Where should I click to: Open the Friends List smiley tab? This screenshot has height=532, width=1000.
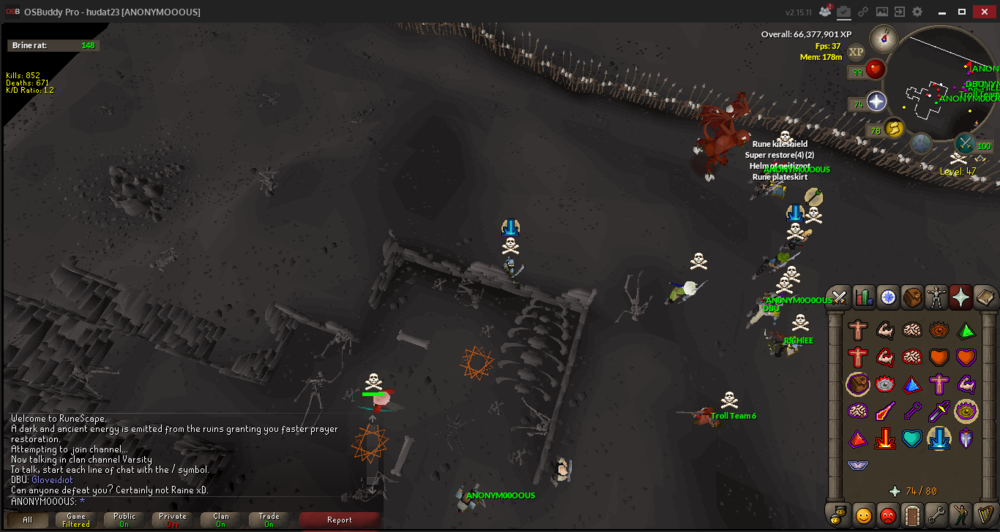point(863,516)
